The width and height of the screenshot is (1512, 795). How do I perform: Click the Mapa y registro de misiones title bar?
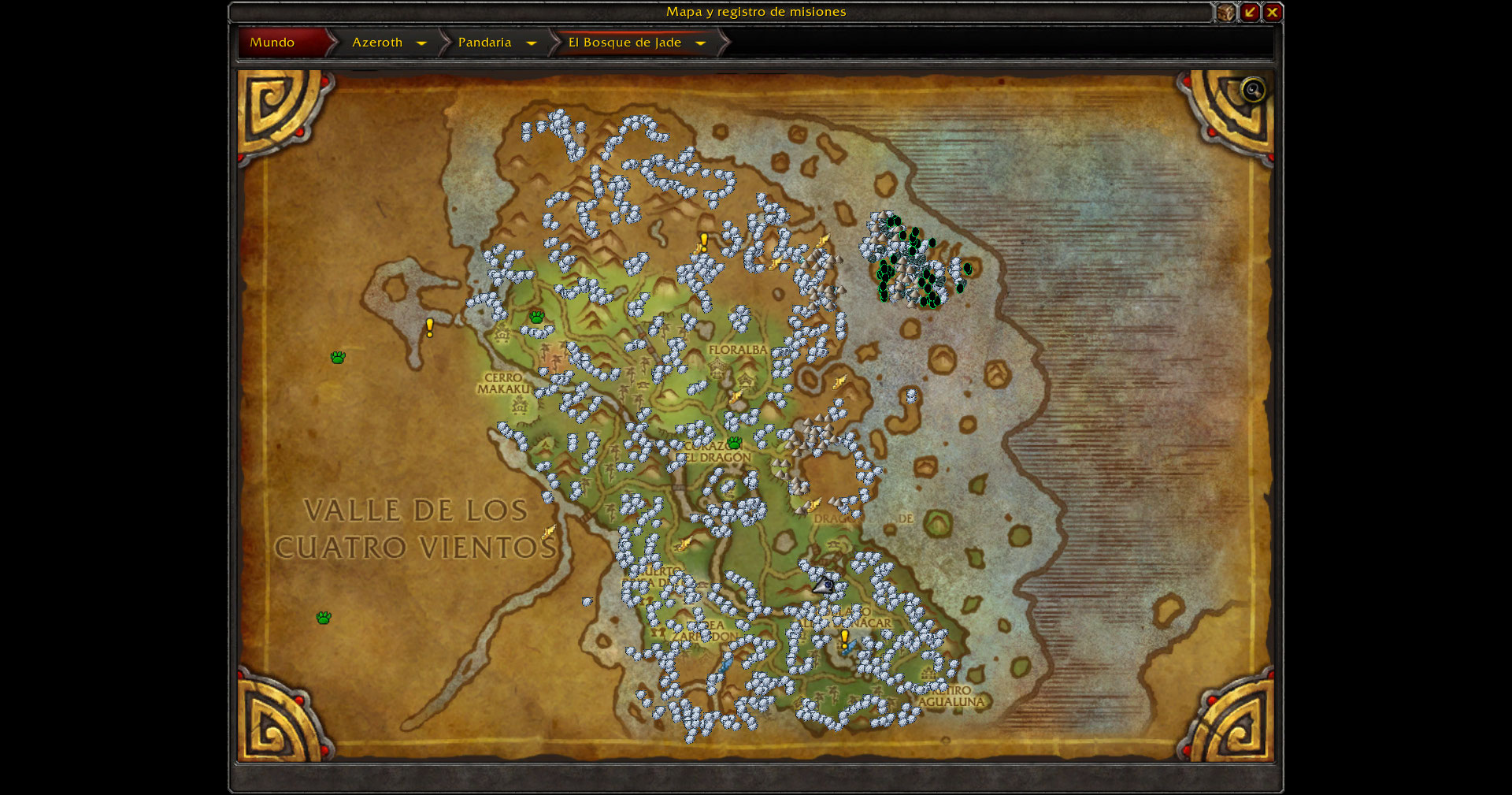pos(756,12)
